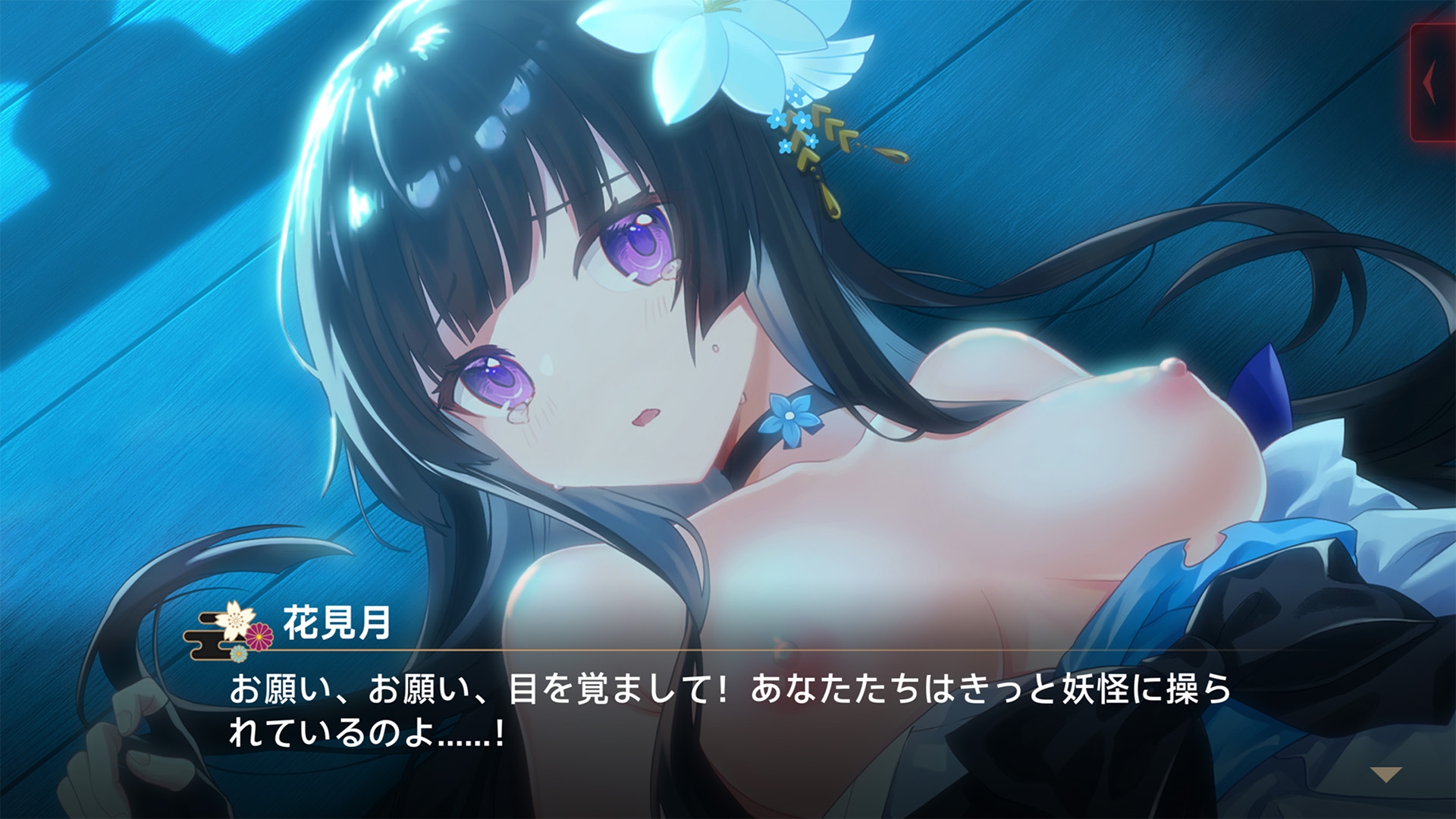Click the small teal chrysanthemum icon

coord(240,654)
